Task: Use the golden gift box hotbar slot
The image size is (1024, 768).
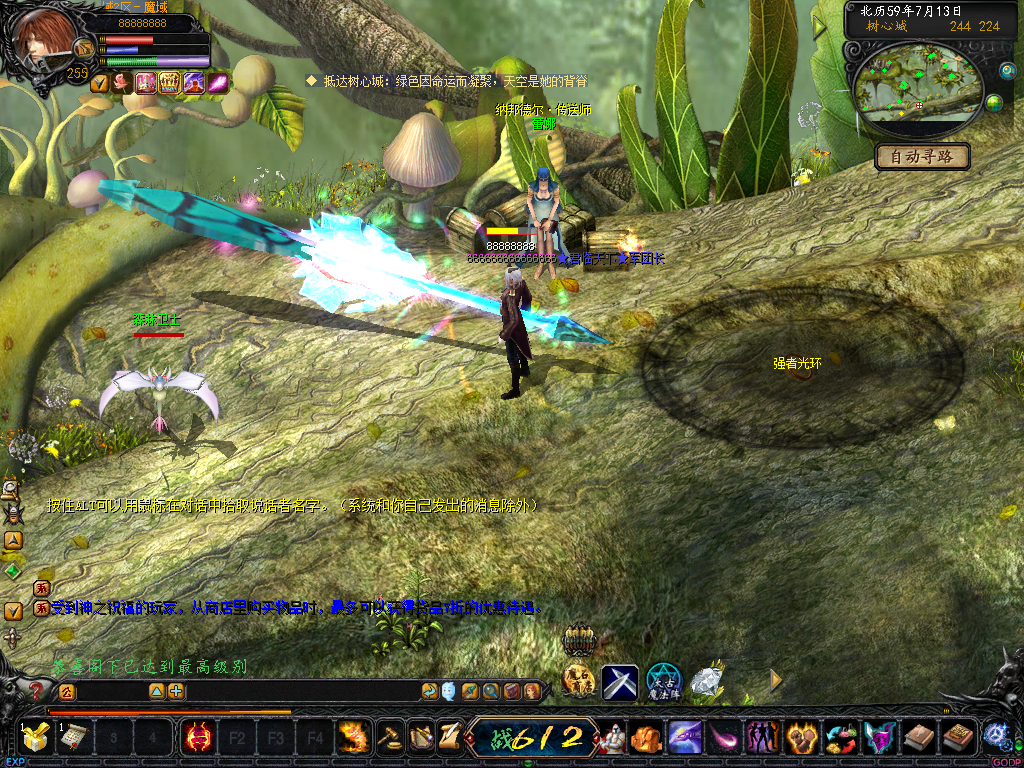Action: click(36, 738)
